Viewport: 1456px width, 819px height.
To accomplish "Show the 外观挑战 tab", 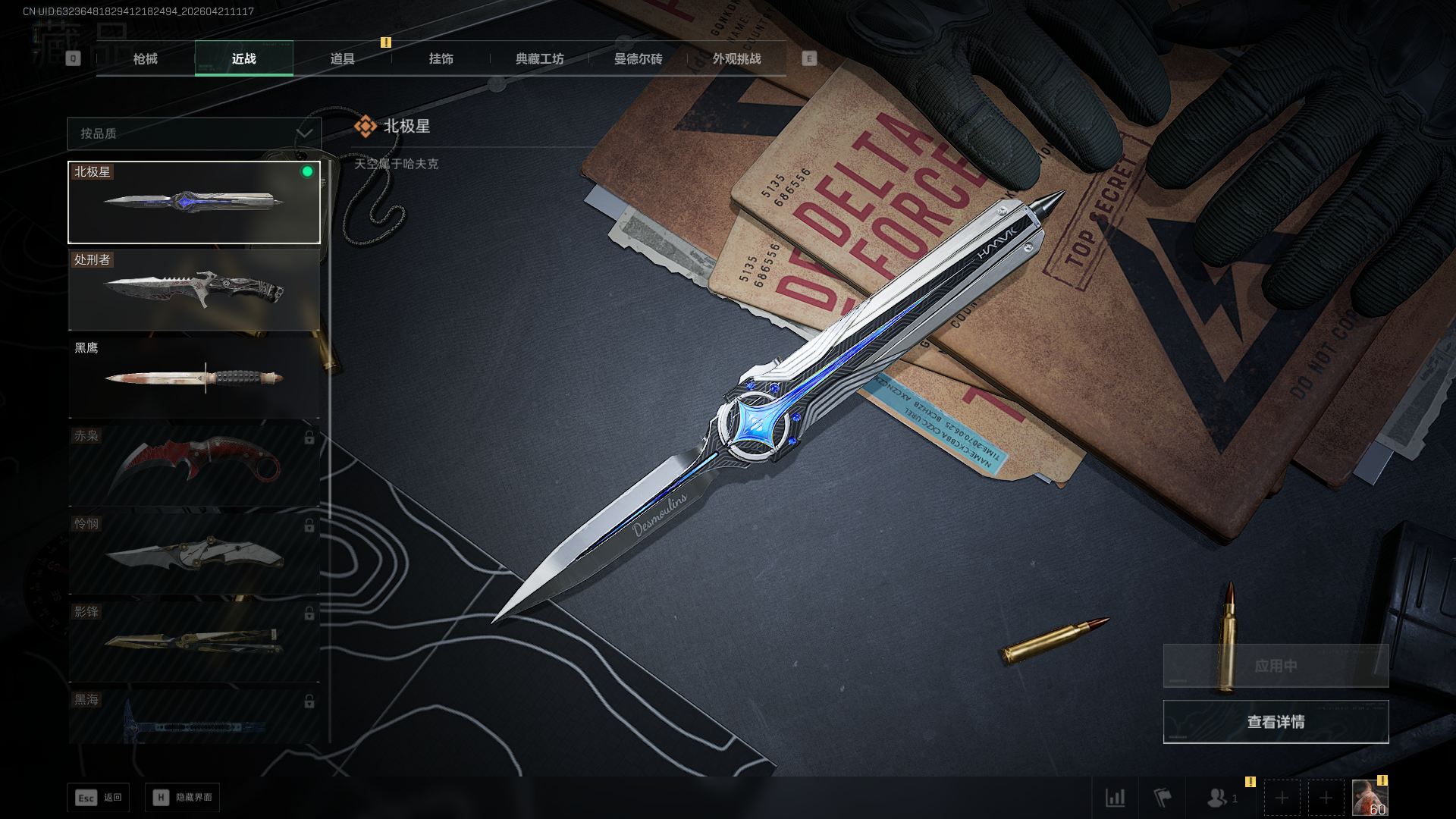I will pyautogui.click(x=736, y=58).
